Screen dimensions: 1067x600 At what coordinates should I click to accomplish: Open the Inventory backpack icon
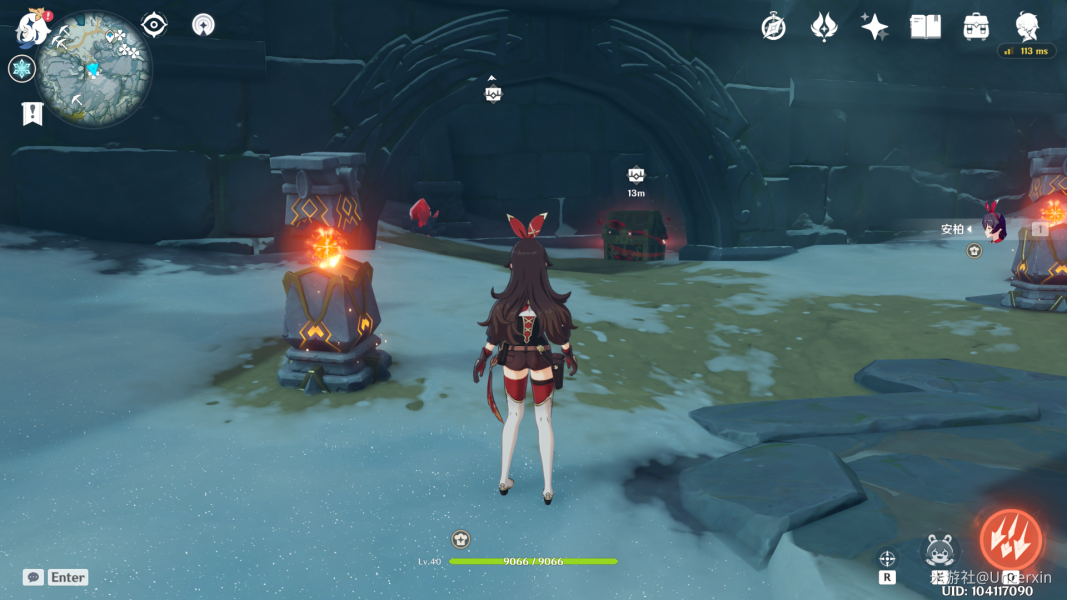coord(977,27)
